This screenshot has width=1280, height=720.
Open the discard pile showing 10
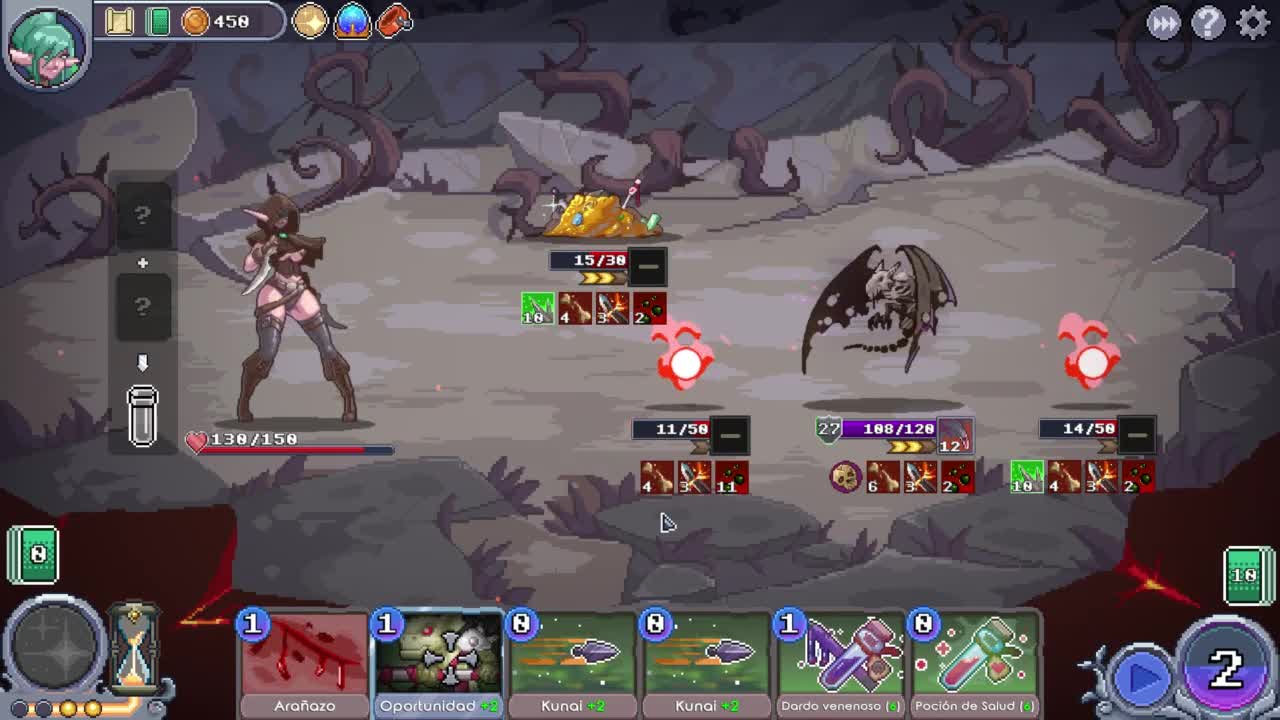point(1245,575)
